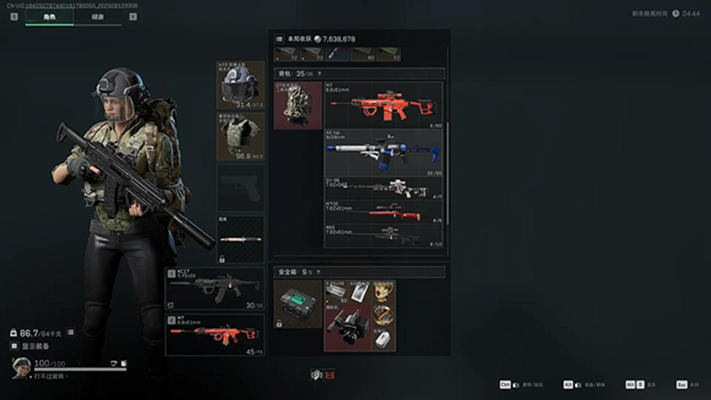Select the equipped melee knife slot
This screenshot has height=400, width=711.
pos(241,239)
